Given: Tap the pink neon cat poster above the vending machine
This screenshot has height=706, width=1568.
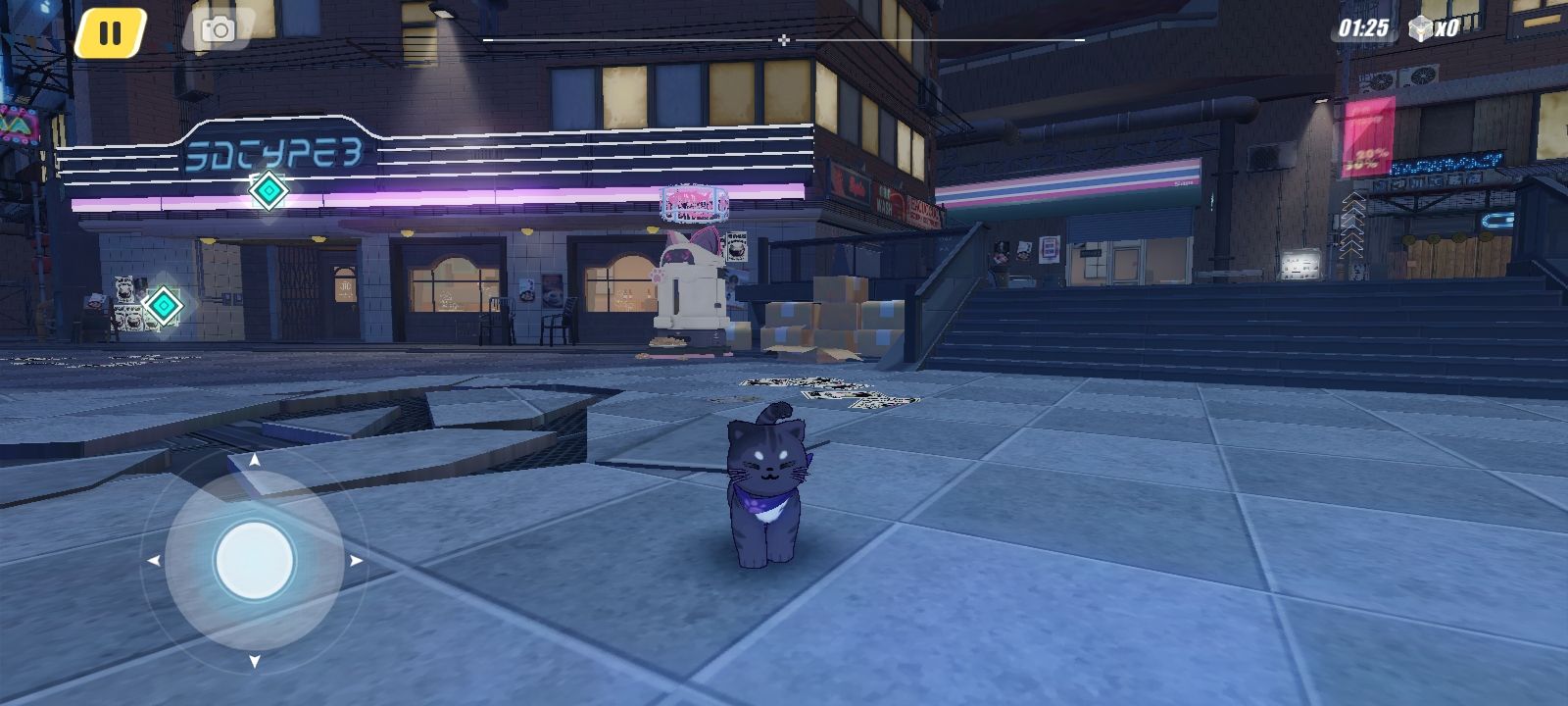Looking at the screenshot, I should coord(692,203).
